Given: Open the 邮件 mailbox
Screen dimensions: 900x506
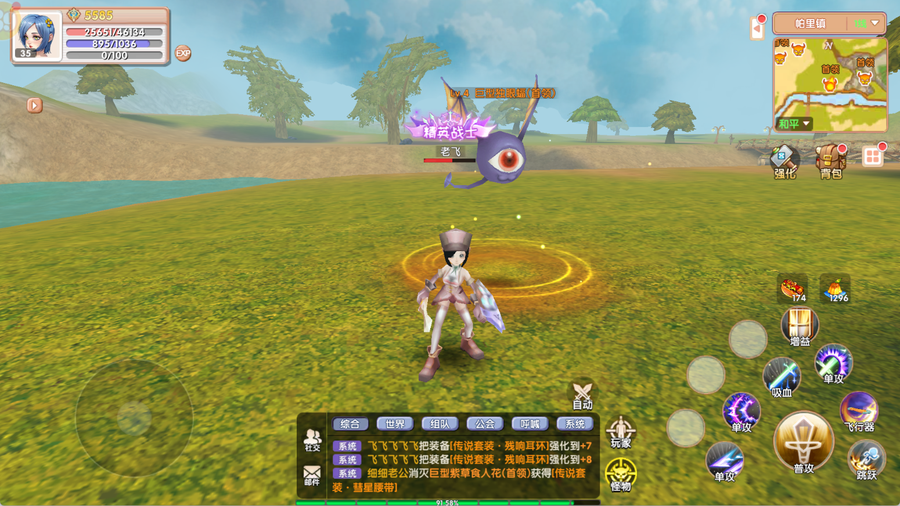Looking at the screenshot, I should (x=313, y=474).
